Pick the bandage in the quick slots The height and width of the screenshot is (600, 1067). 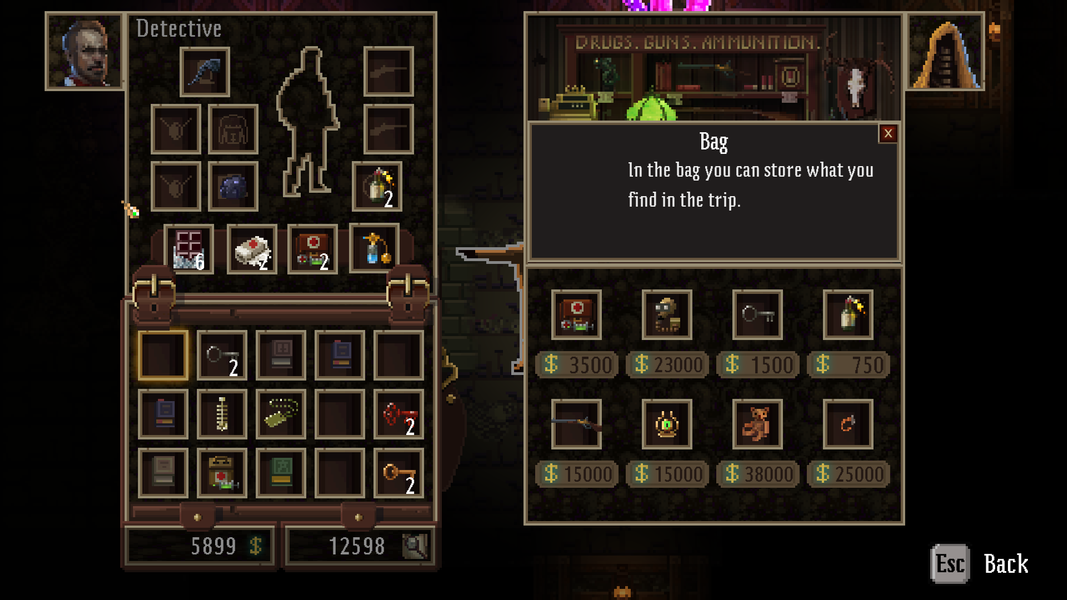252,250
